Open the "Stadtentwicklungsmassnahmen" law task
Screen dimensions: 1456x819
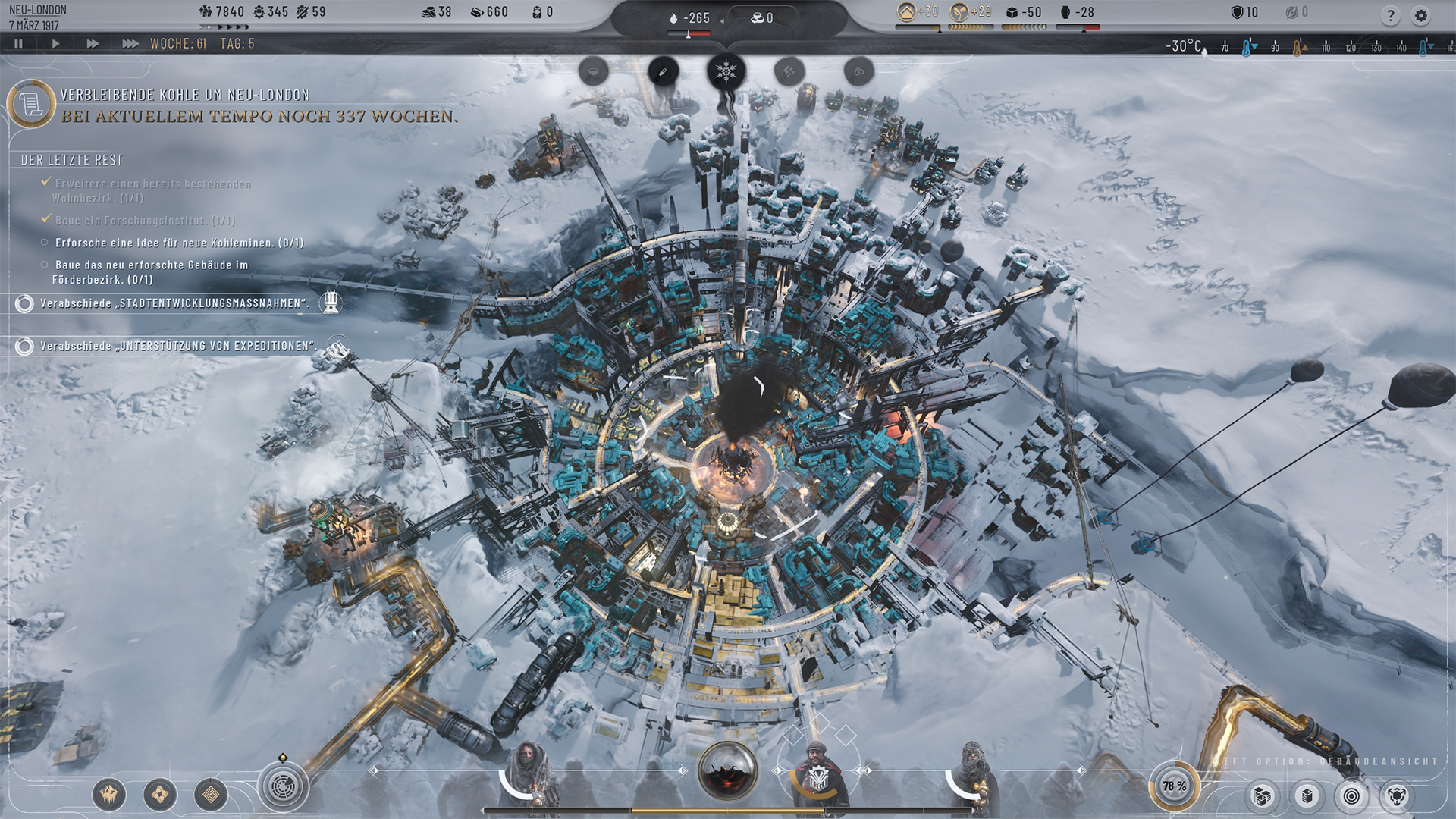click(174, 303)
